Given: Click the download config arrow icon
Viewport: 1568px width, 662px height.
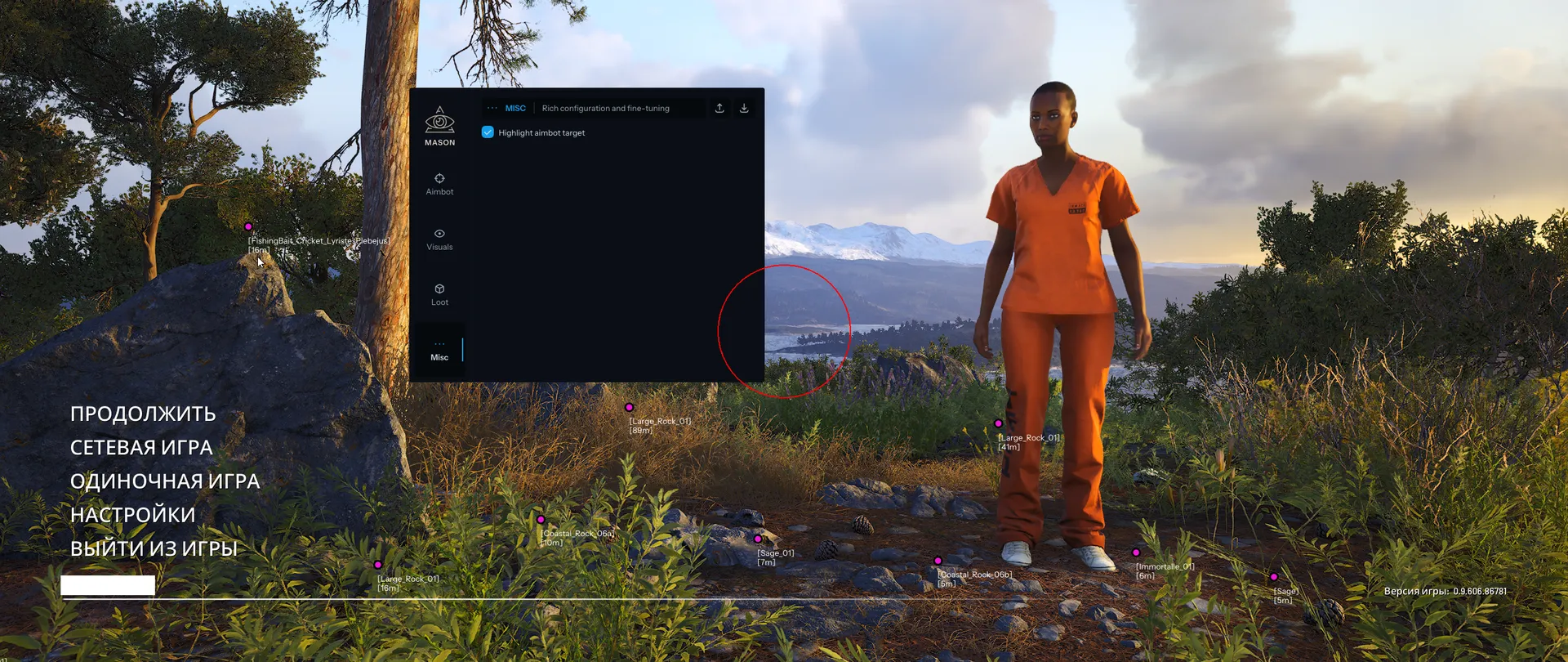Looking at the screenshot, I should tap(744, 108).
